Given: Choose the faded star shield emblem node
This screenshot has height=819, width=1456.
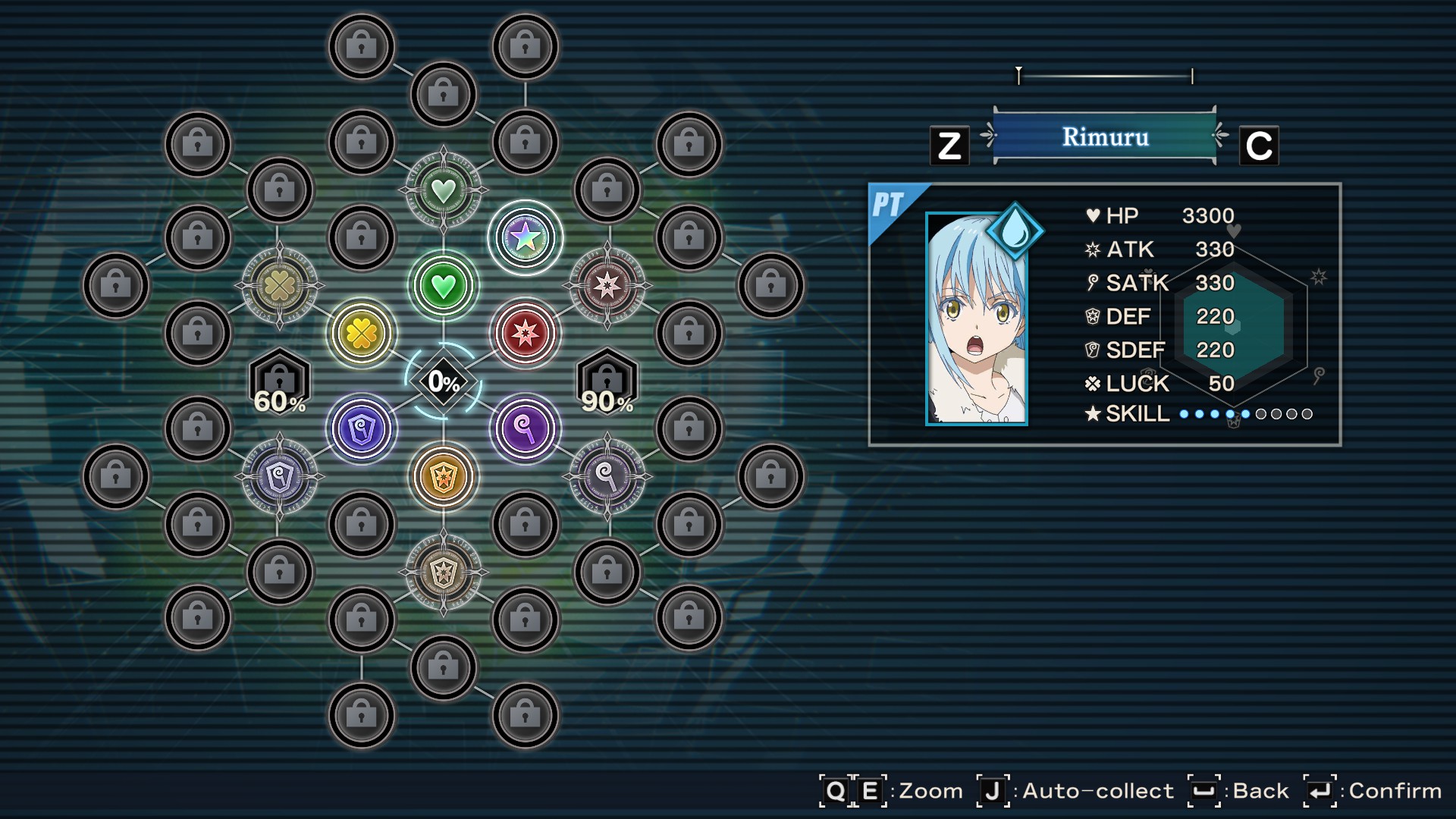Looking at the screenshot, I should [x=444, y=572].
